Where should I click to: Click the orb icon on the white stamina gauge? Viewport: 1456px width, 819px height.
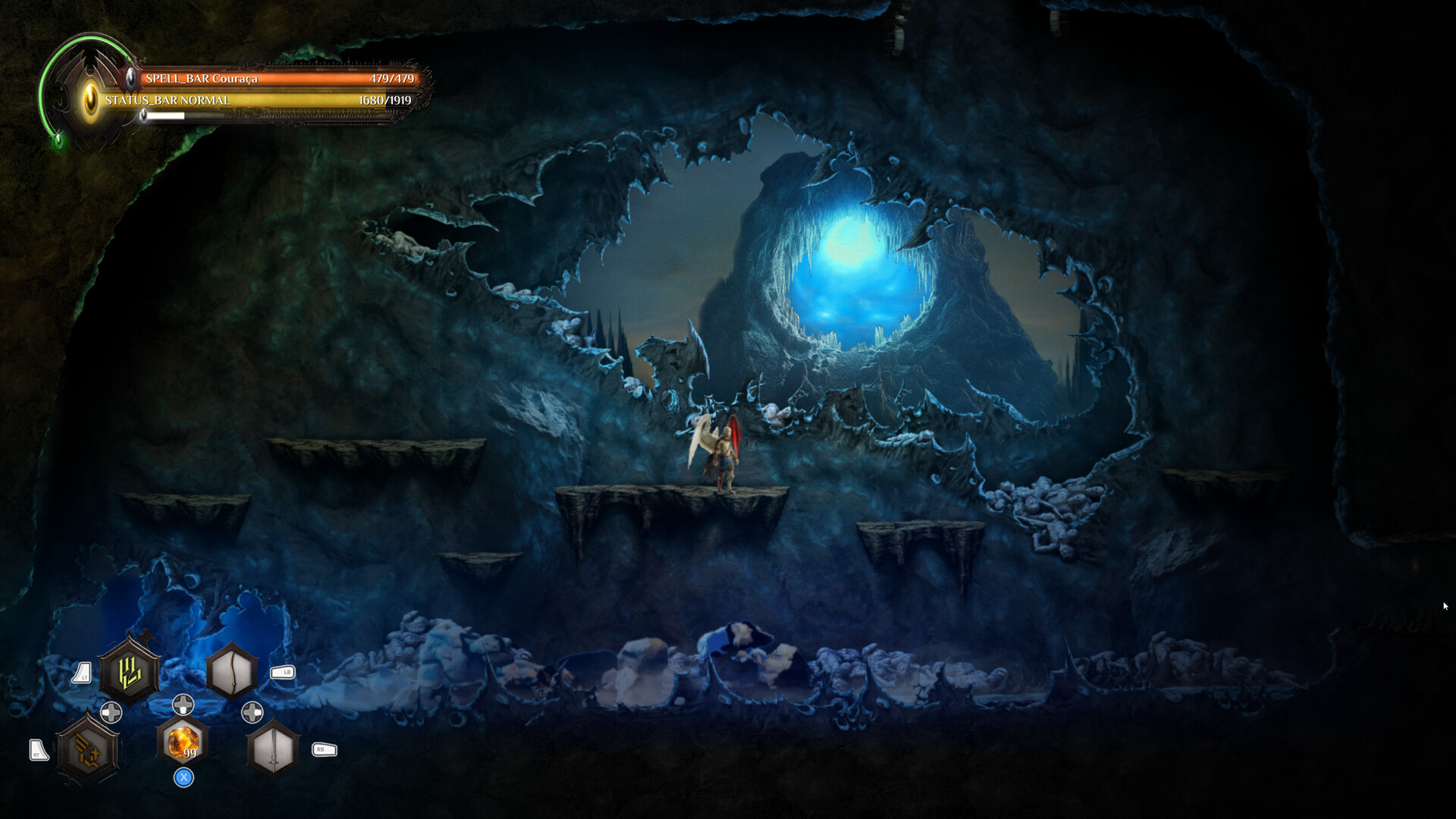(x=144, y=115)
